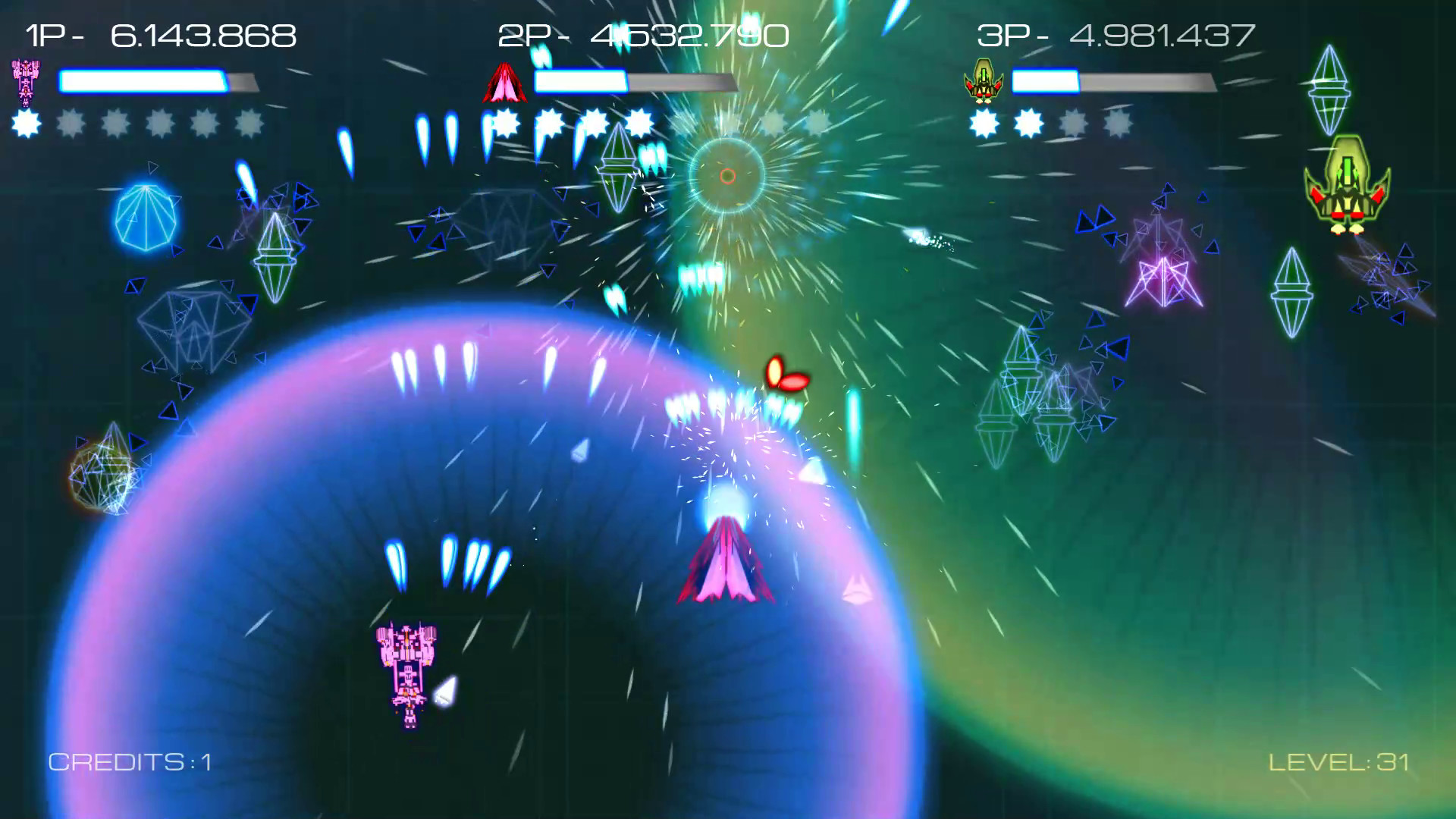
Task: Toggle Player 1's dimmed second bomb star
Action: click(70, 124)
